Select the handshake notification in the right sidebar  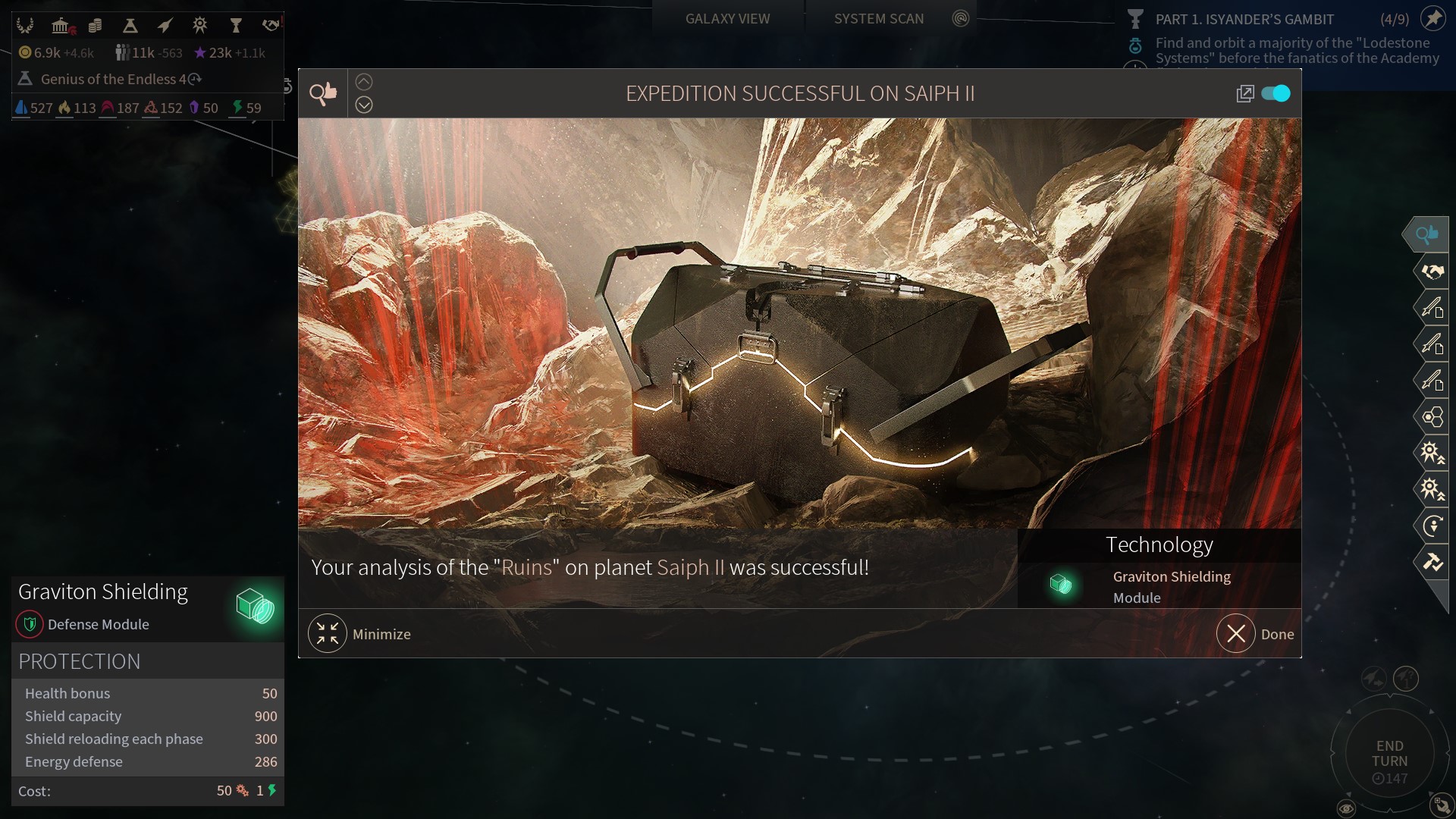1432,271
